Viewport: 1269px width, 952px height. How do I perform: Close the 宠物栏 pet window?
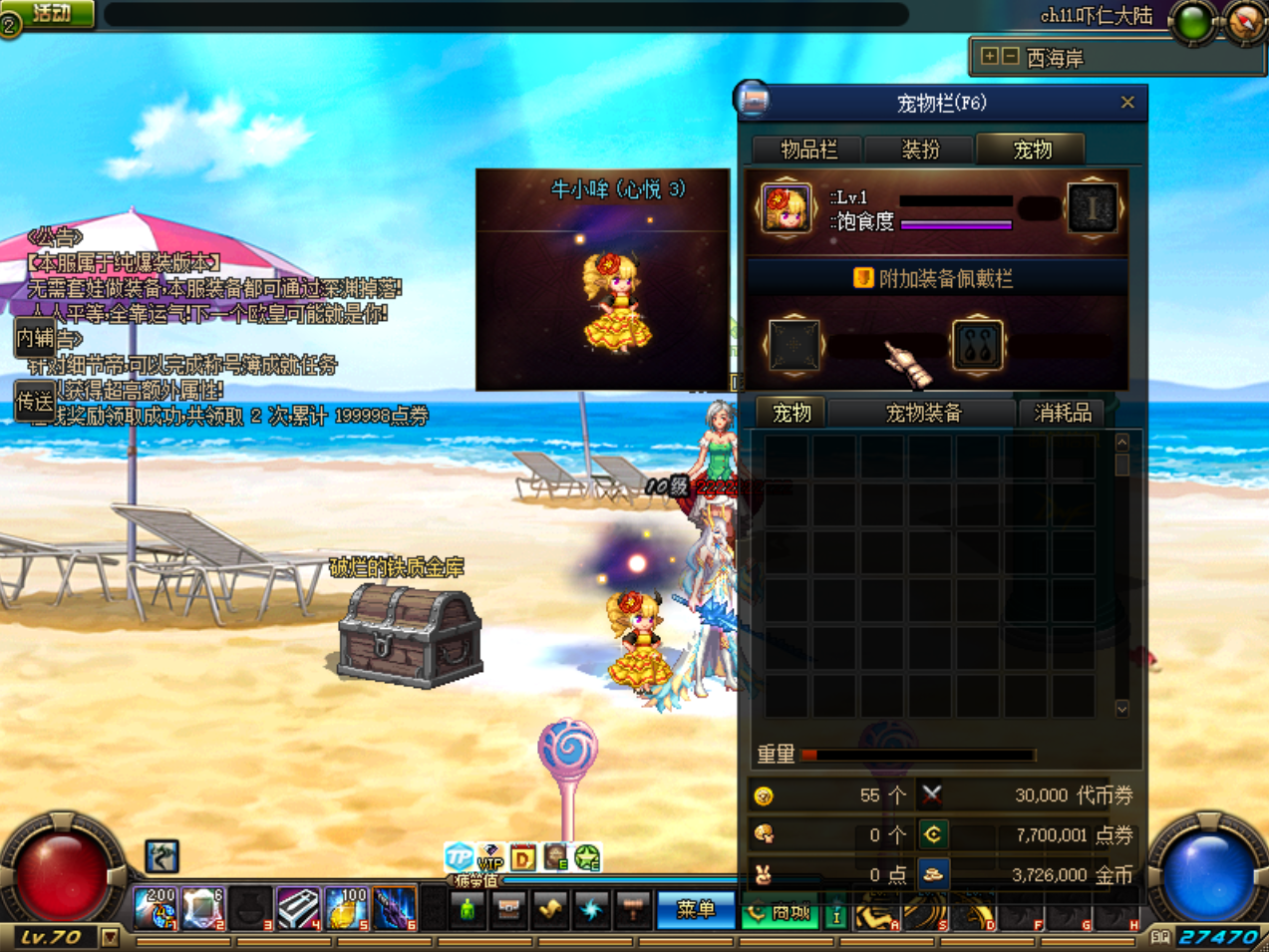pos(1127,103)
